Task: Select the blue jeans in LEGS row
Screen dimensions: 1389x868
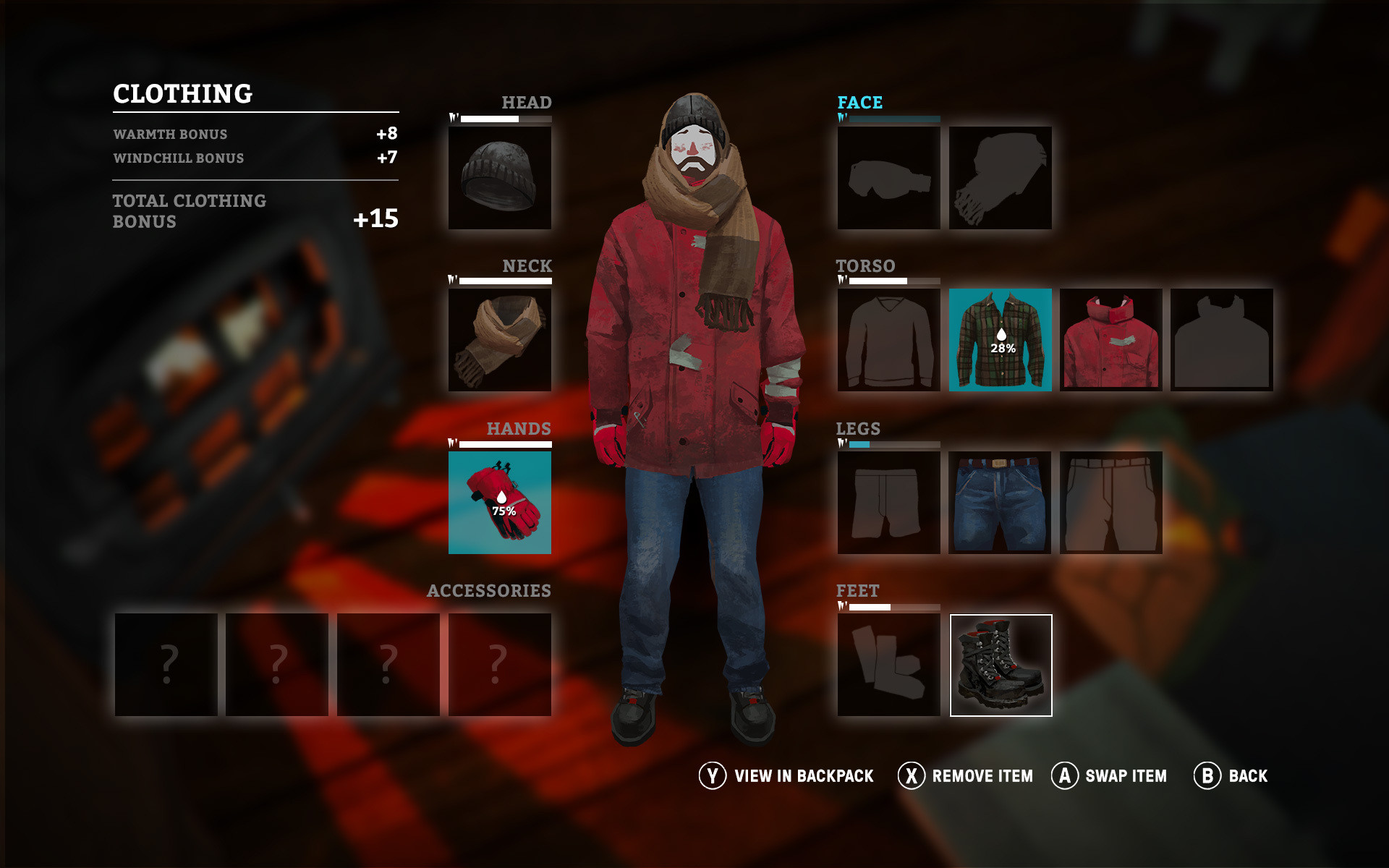Action: (x=1000, y=503)
